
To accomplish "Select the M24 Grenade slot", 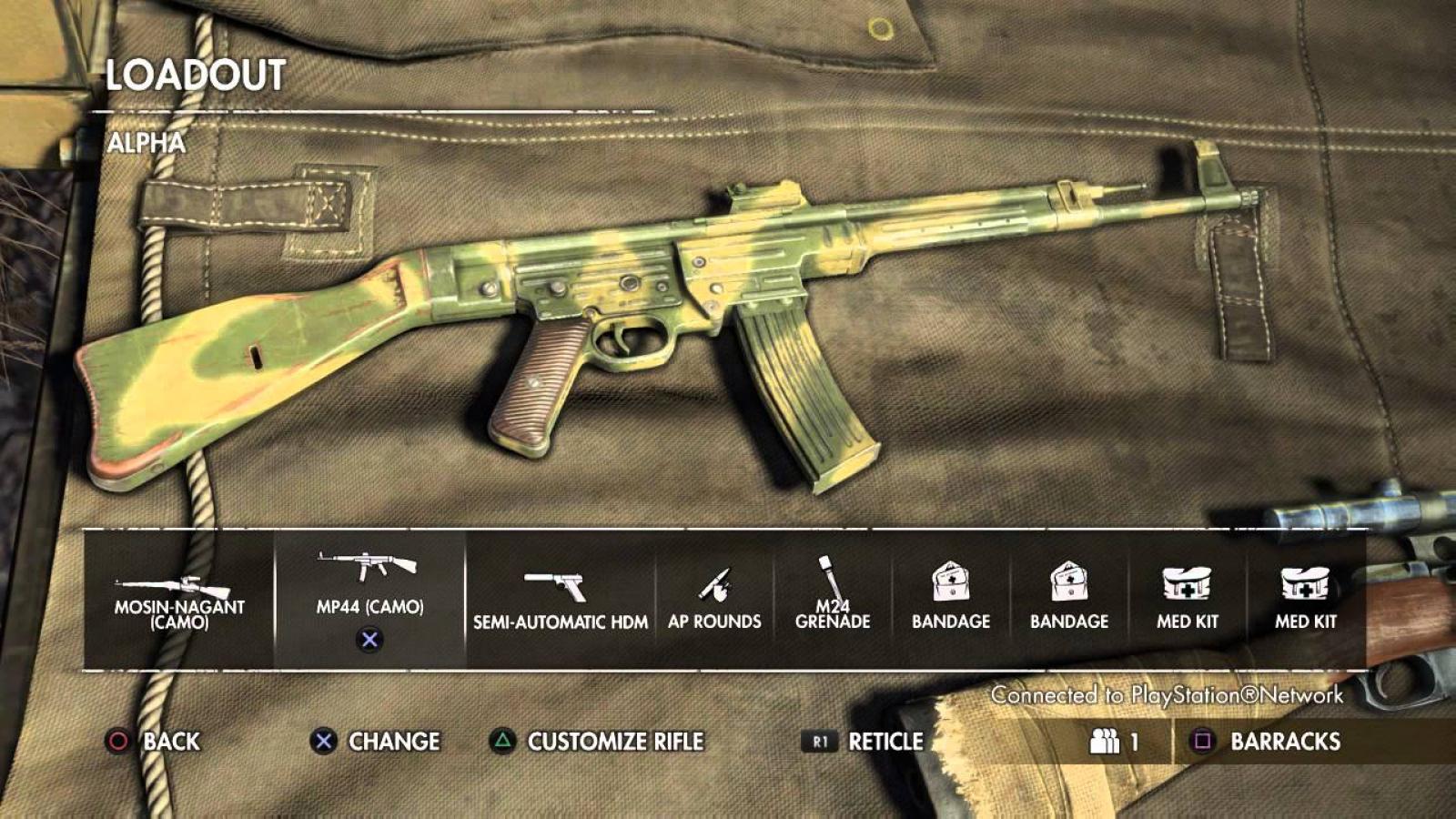I will [833, 600].
